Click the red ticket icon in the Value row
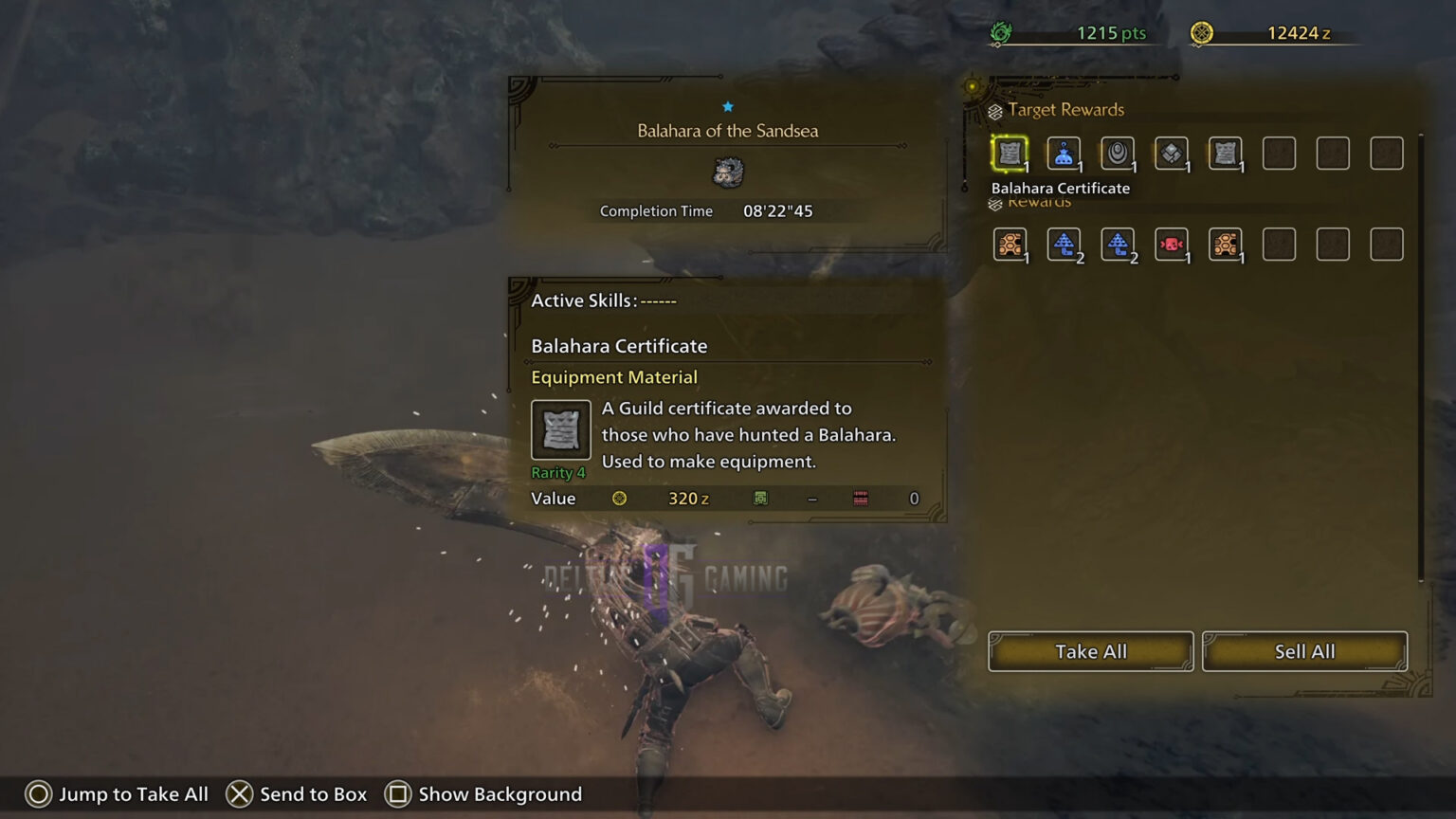 861,498
